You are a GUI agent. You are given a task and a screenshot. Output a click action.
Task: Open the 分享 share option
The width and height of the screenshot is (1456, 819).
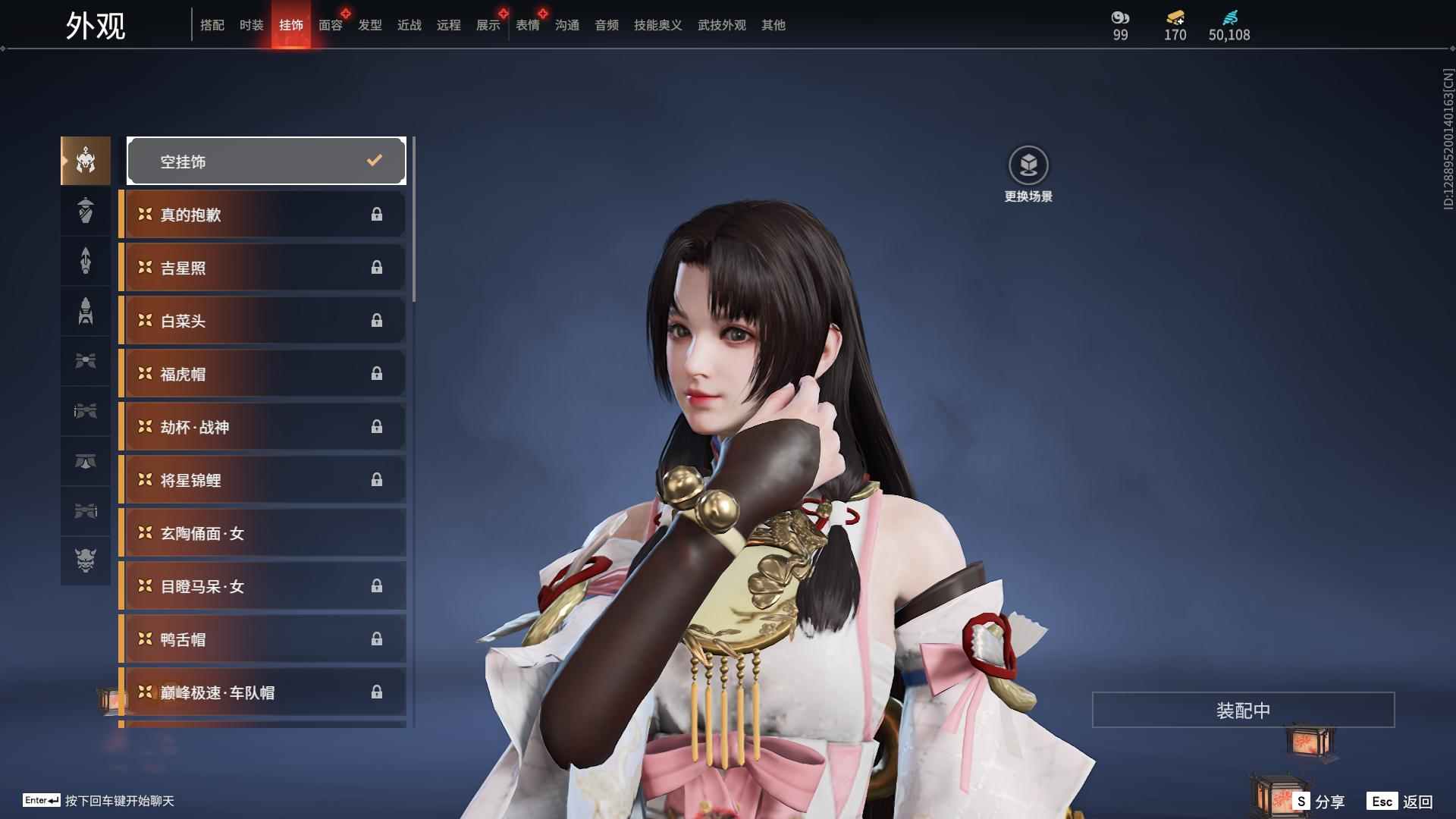click(1320, 801)
